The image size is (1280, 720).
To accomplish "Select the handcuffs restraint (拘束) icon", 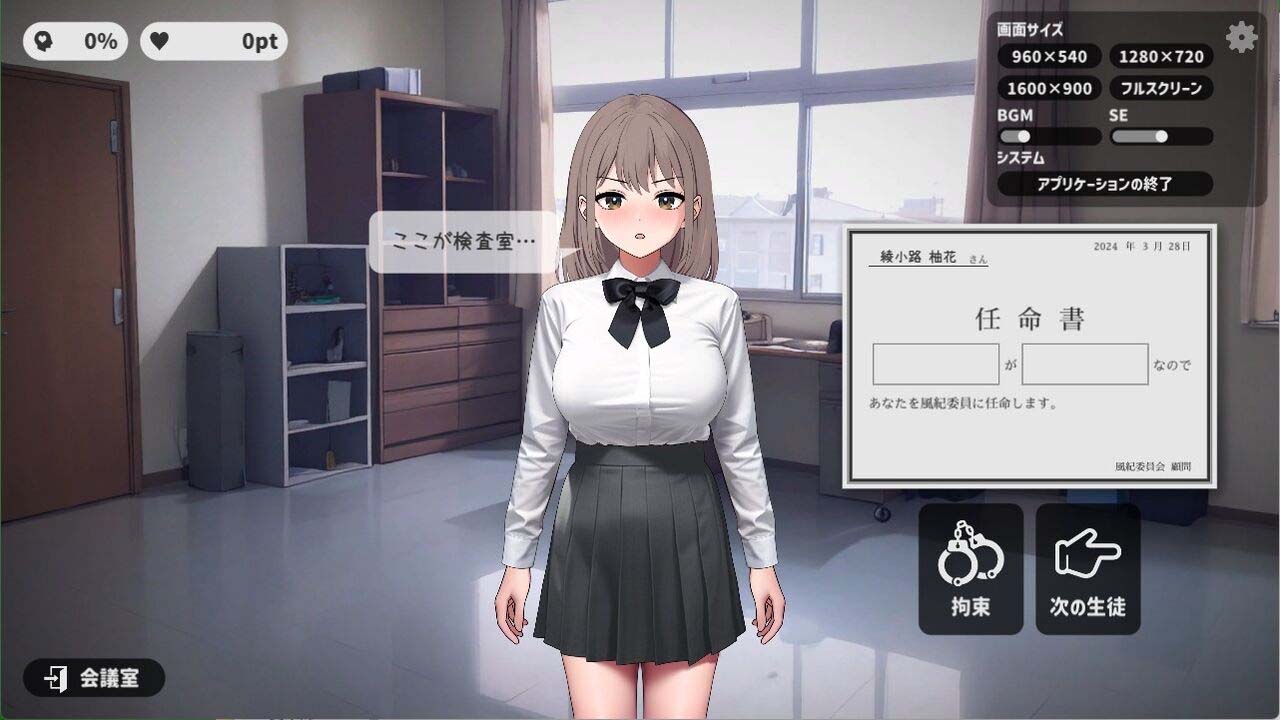I will tap(969, 568).
